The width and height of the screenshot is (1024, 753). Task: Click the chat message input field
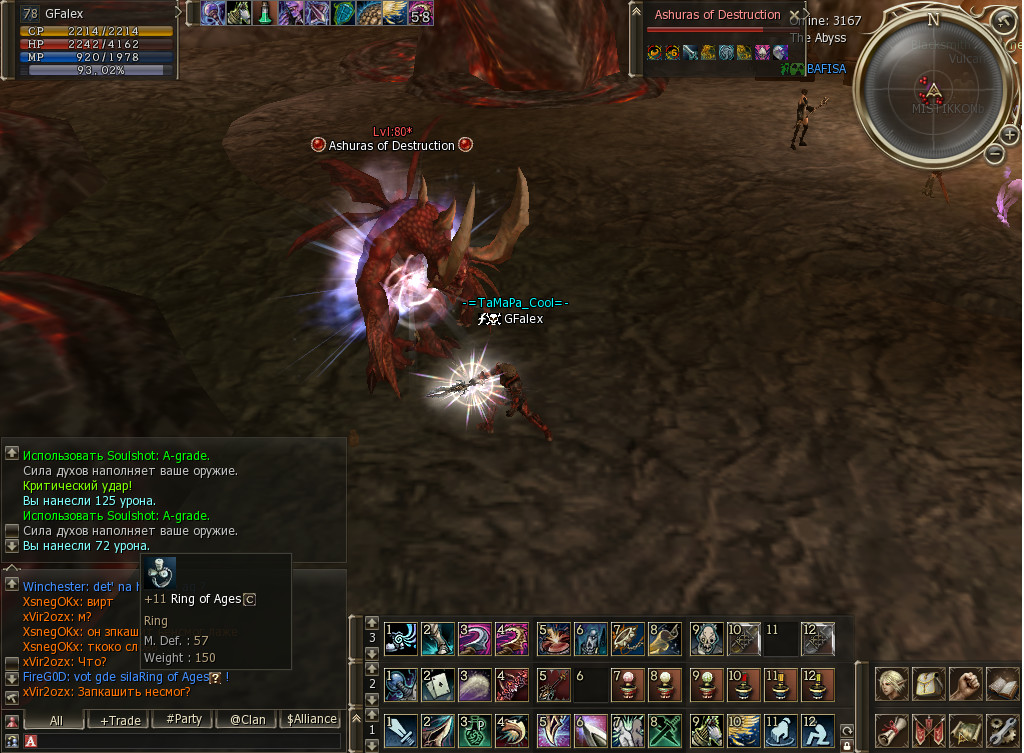(190, 741)
